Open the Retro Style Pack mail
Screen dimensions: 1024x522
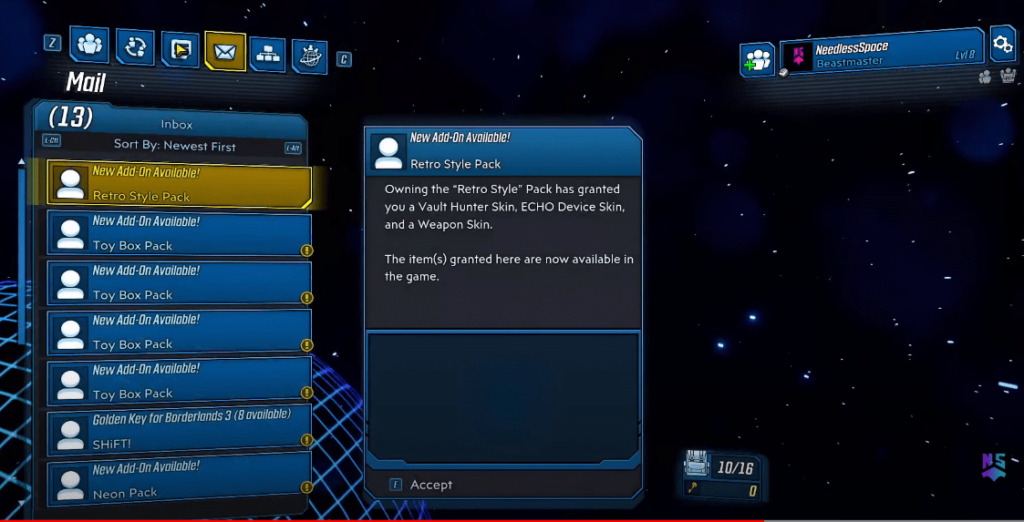(180, 183)
